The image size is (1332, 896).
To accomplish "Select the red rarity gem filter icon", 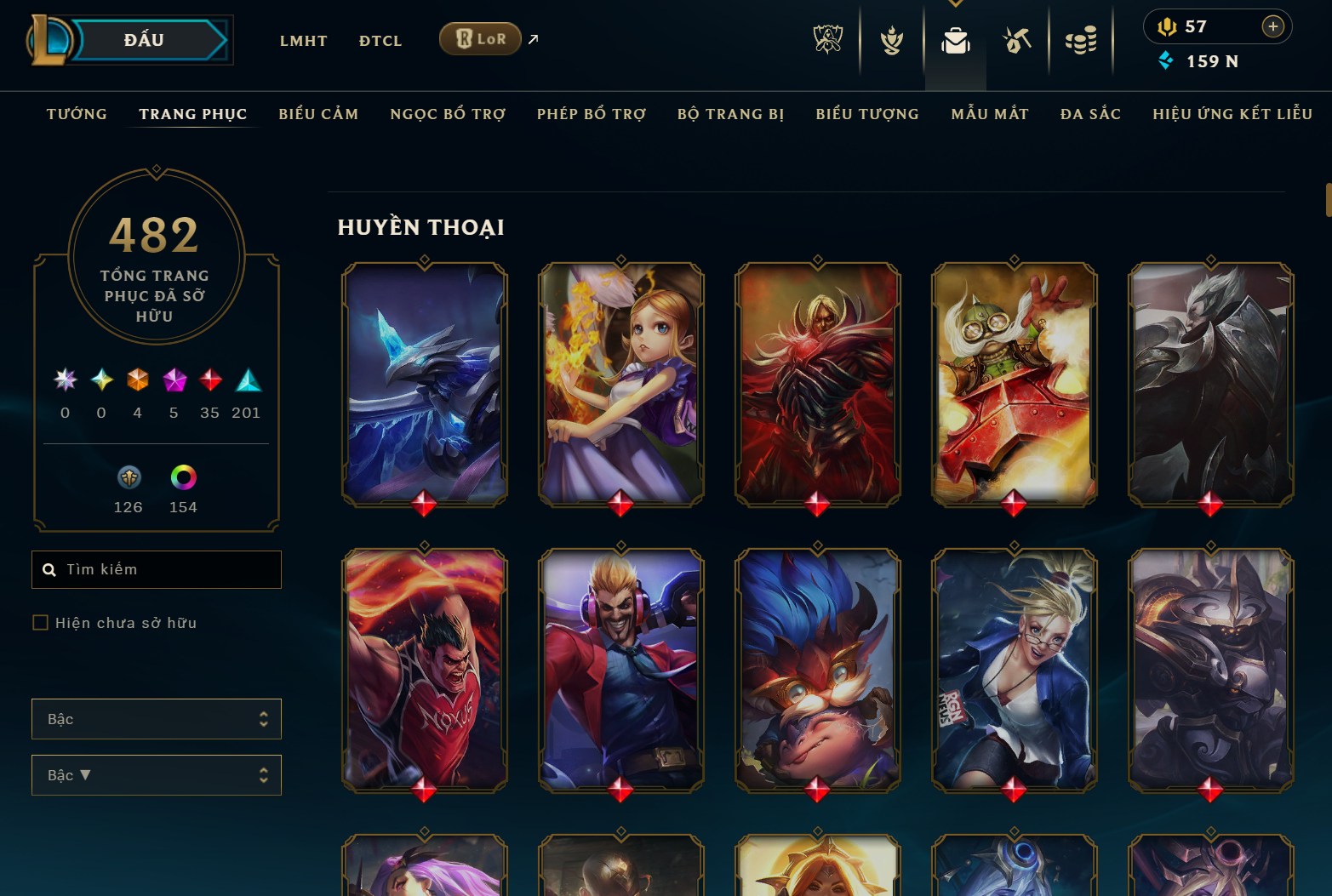I will tap(209, 380).
